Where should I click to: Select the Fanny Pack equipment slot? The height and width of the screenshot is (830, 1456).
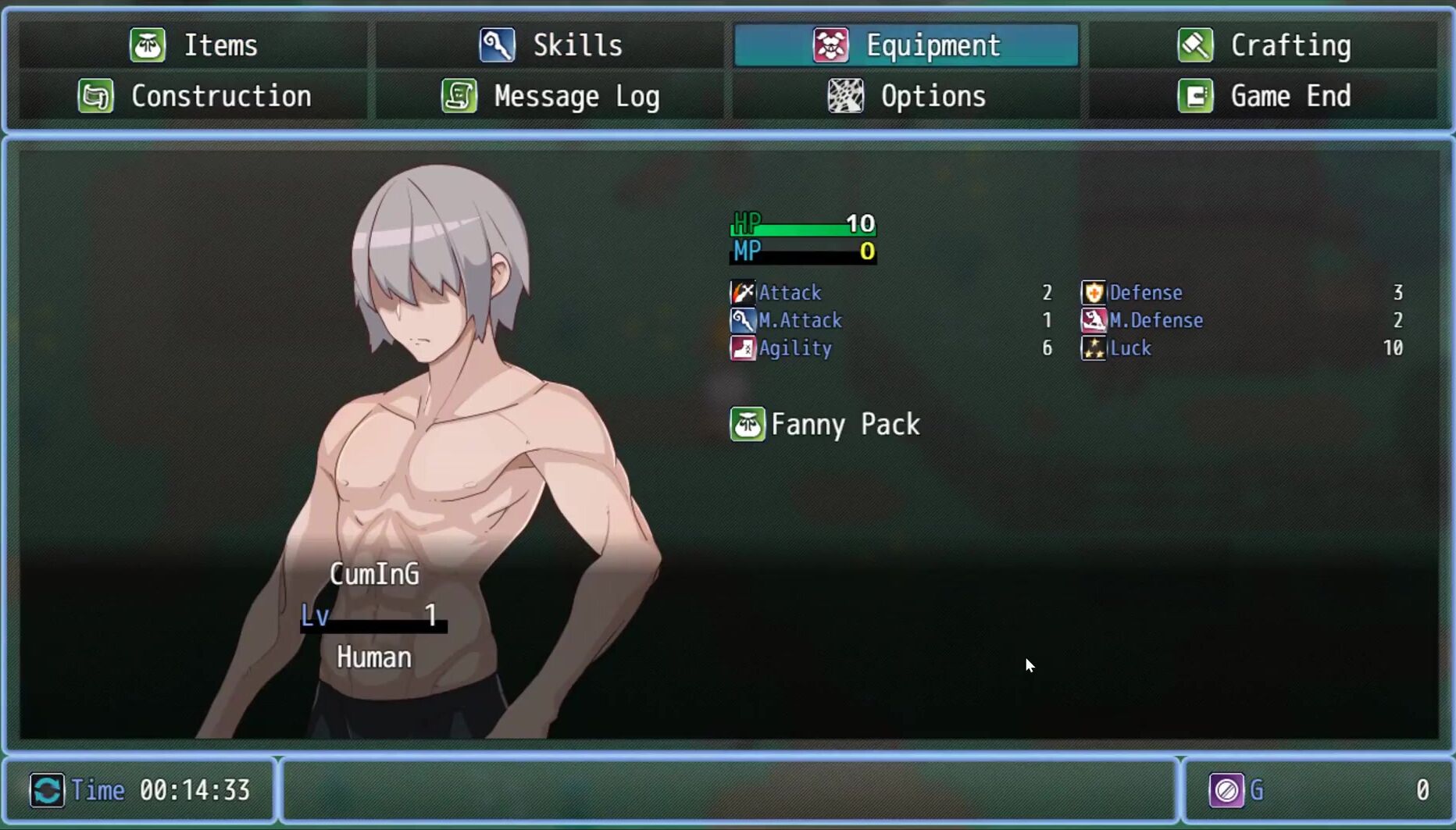coord(825,425)
